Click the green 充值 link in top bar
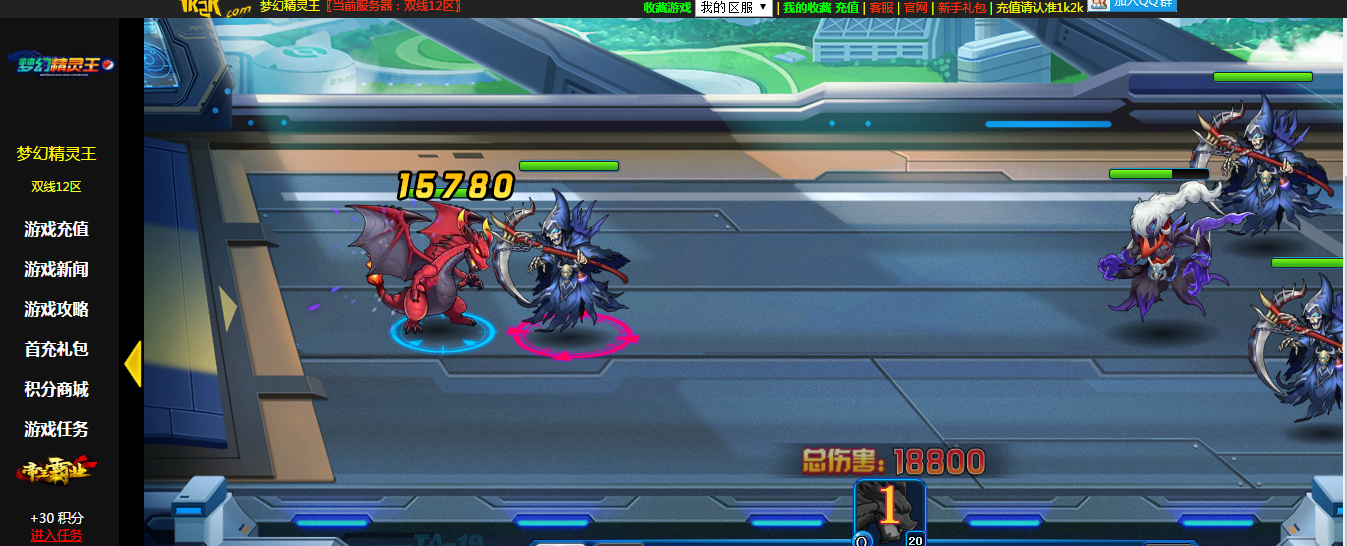The image size is (1347, 546). 847,7
